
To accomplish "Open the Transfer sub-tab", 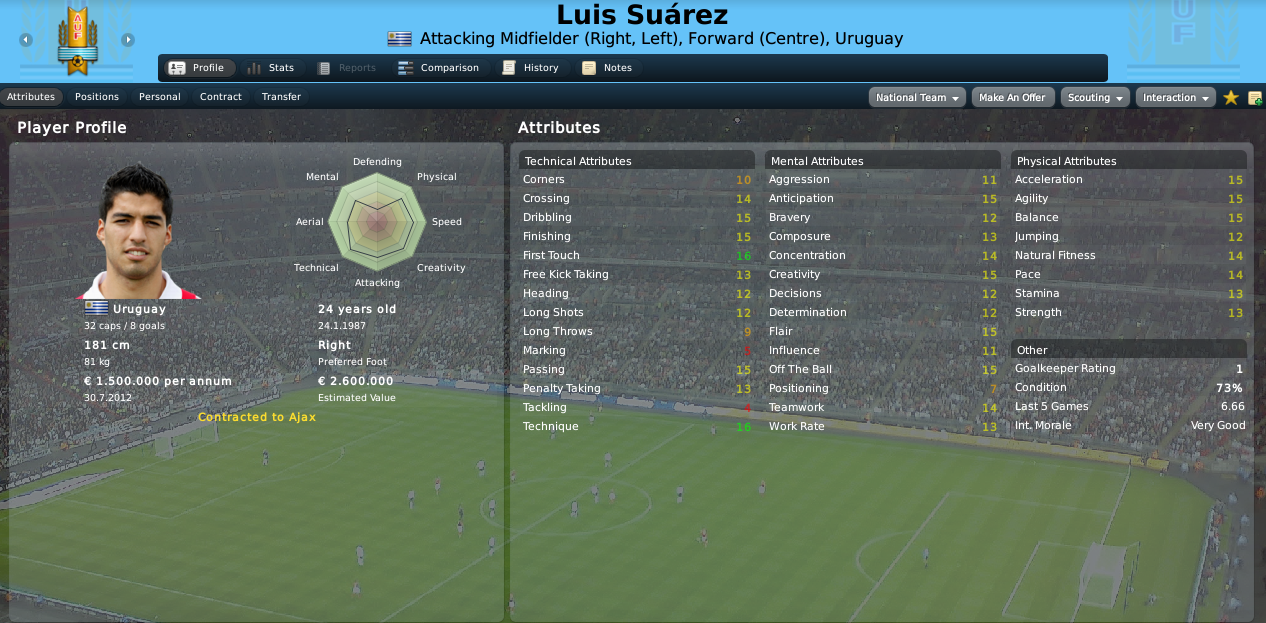I will [x=281, y=97].
